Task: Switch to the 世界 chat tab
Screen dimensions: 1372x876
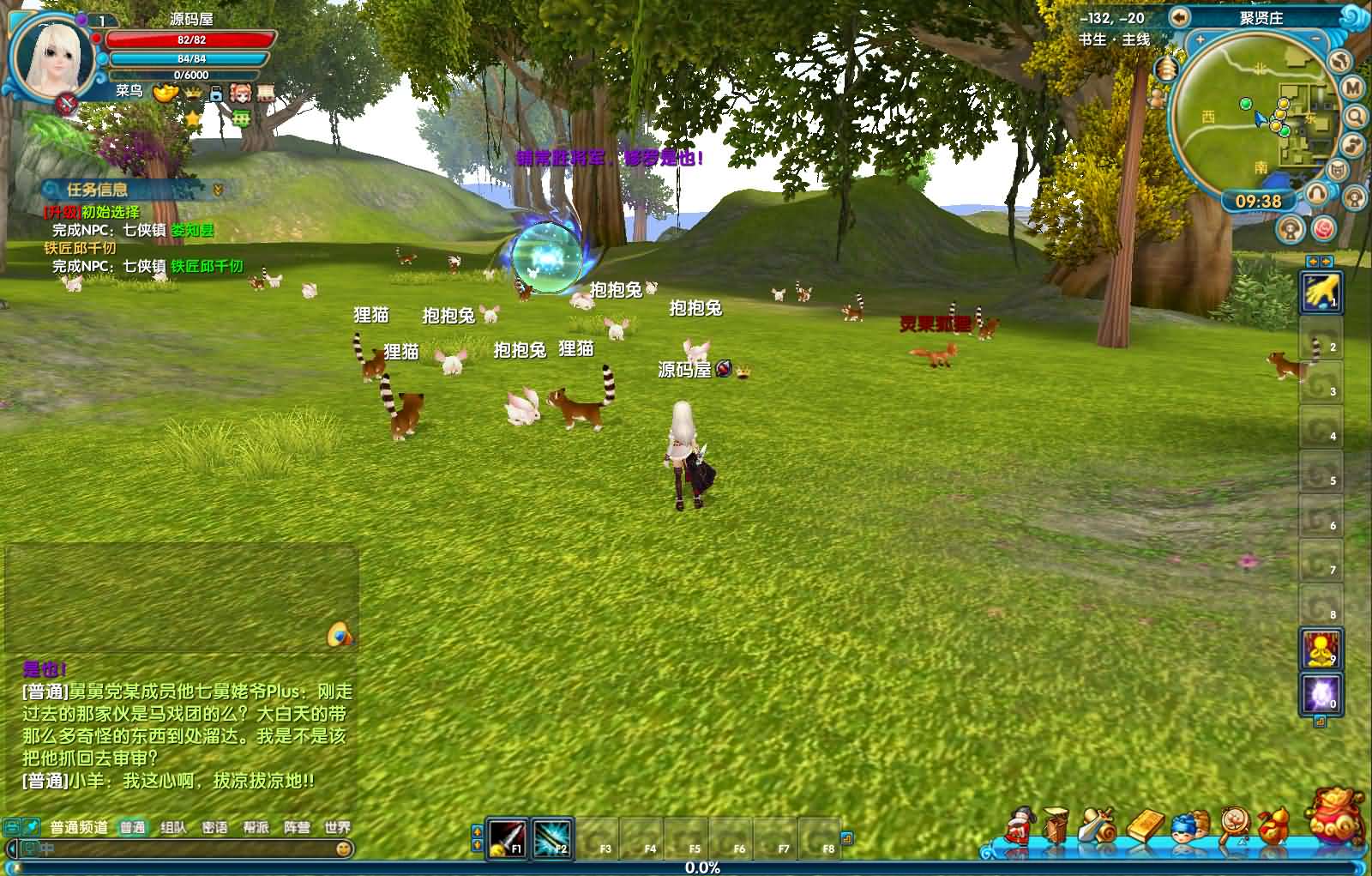Action: tap(337, 827)
